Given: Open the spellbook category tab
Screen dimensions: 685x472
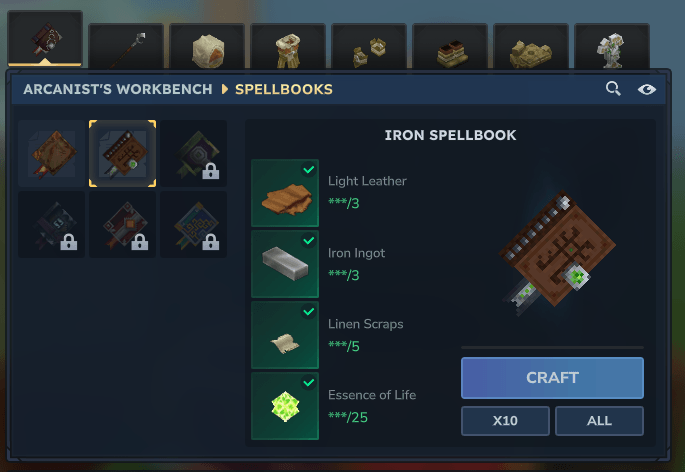Looking at the screenshot, I should [x=45, y=40].
